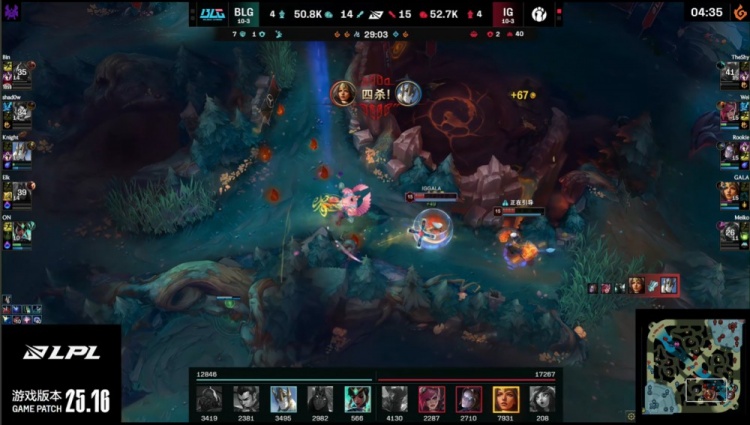Choose Elk's player panel
The image size is (750, 425).
coord(18,190)
